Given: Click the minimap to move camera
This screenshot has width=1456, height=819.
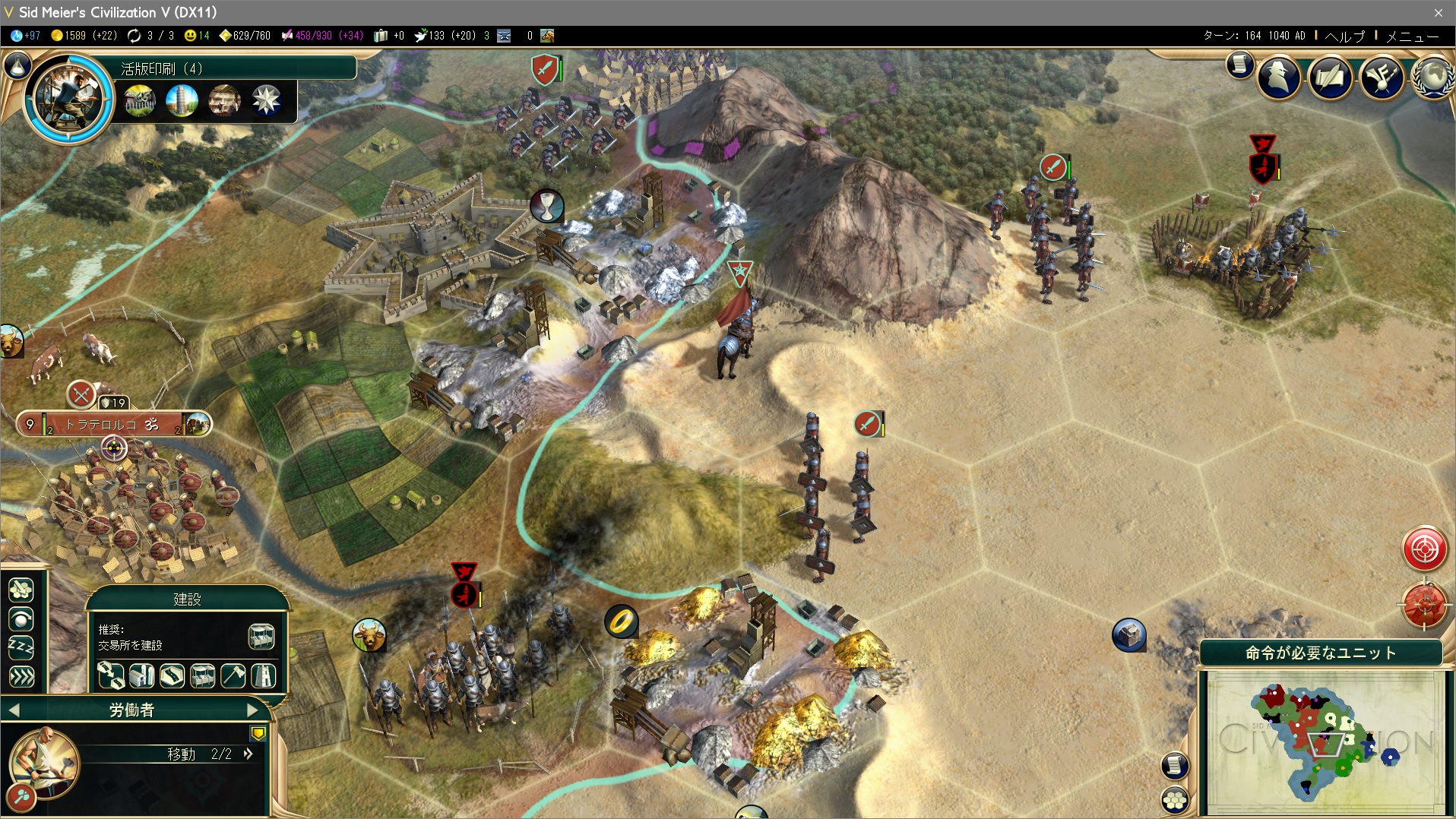Looking at the screenshot, I should coord(1322,741).
